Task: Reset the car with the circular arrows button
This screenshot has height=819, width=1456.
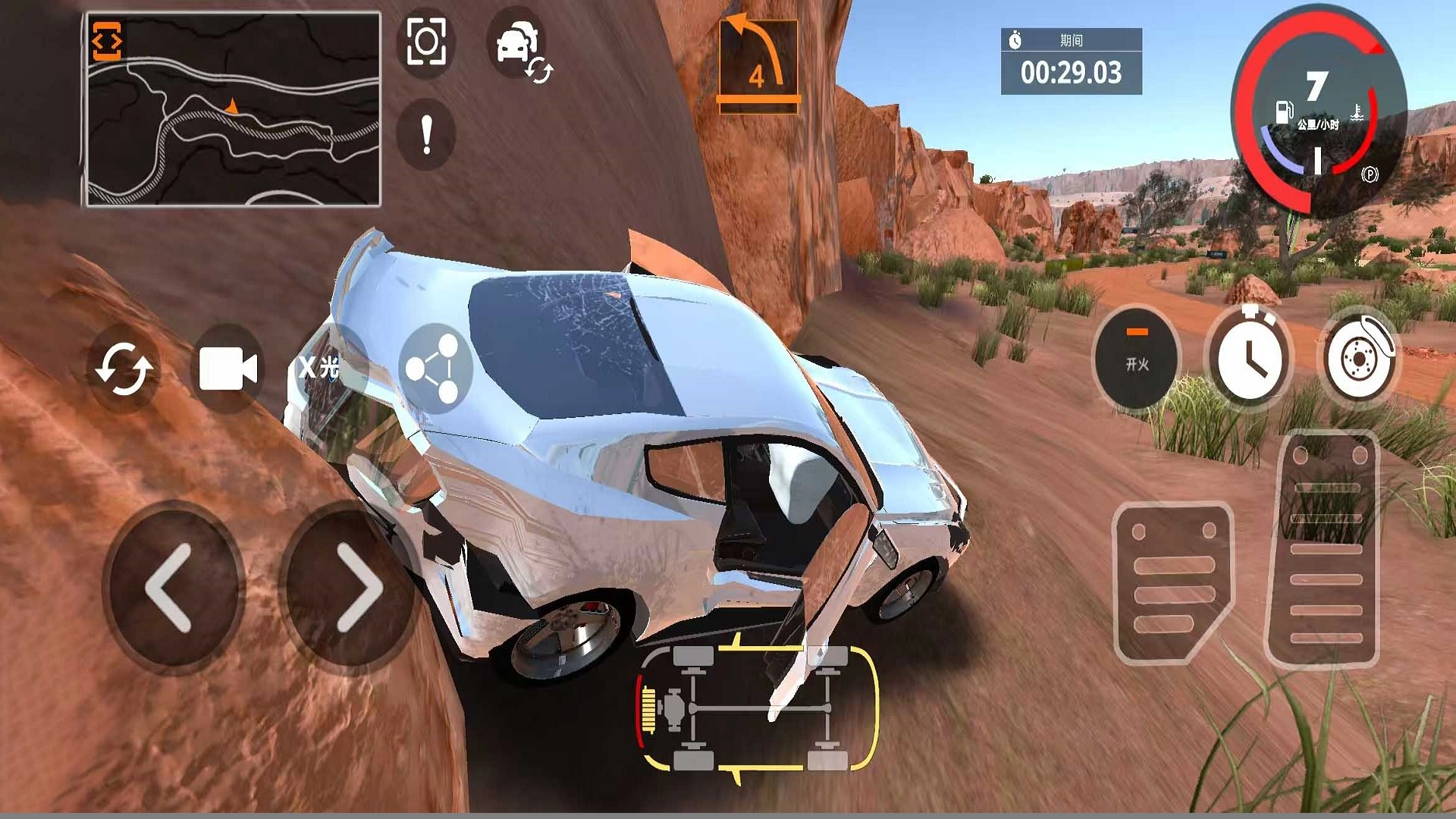Action: [124, 369]
